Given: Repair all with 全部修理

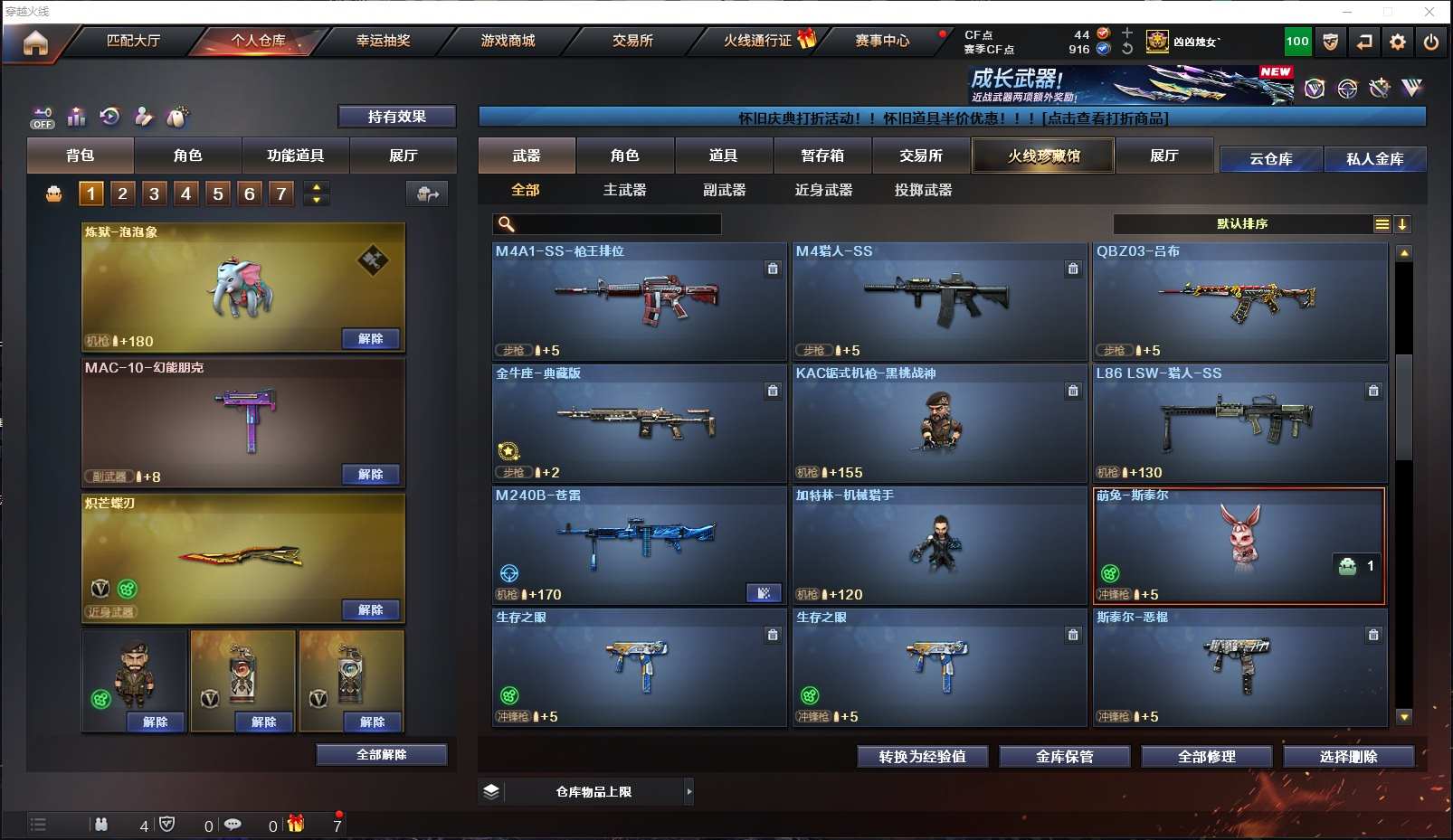Looking at the screenshot, I should [1206, 757].
